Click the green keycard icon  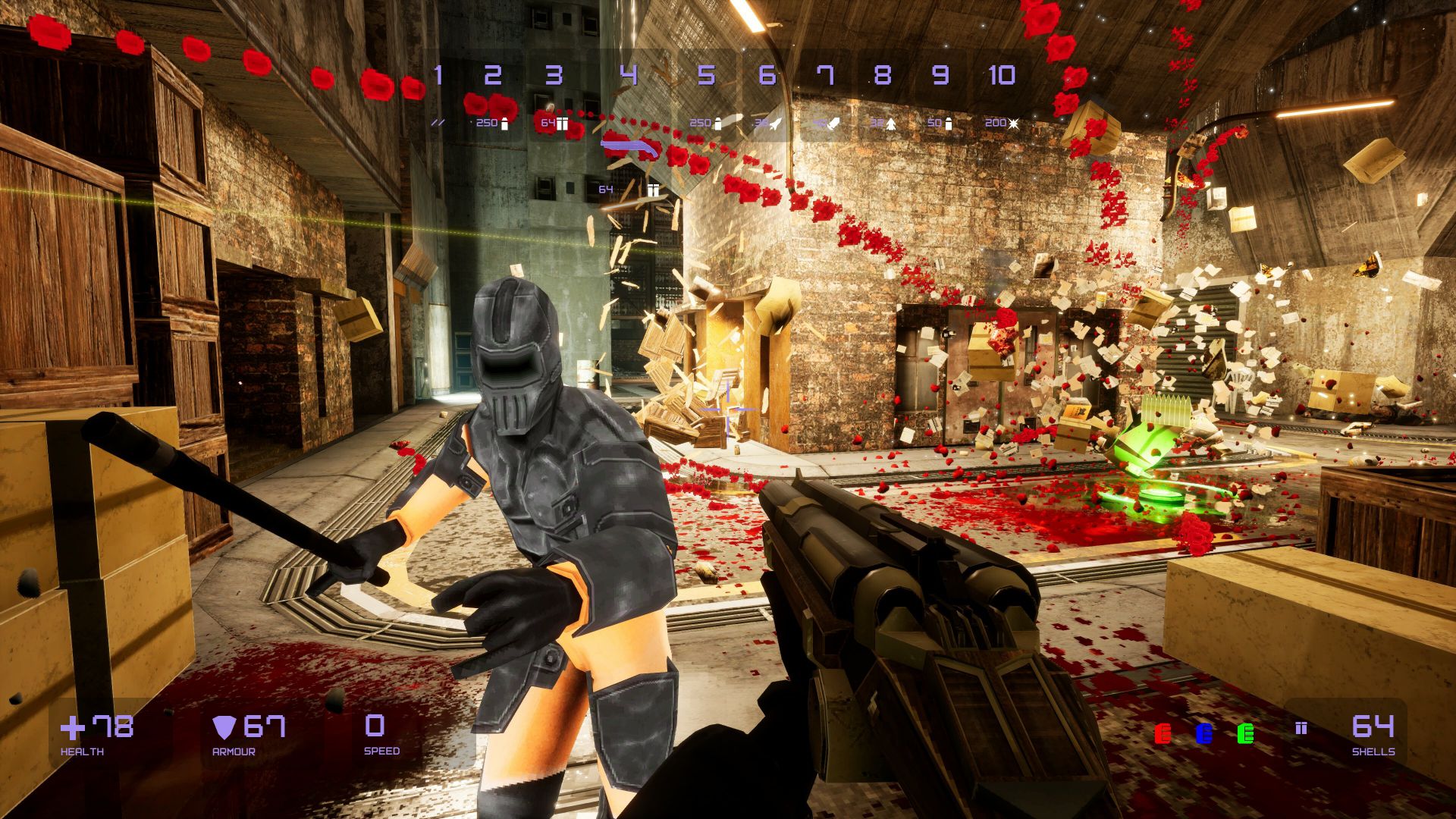tap(1245, 733)
